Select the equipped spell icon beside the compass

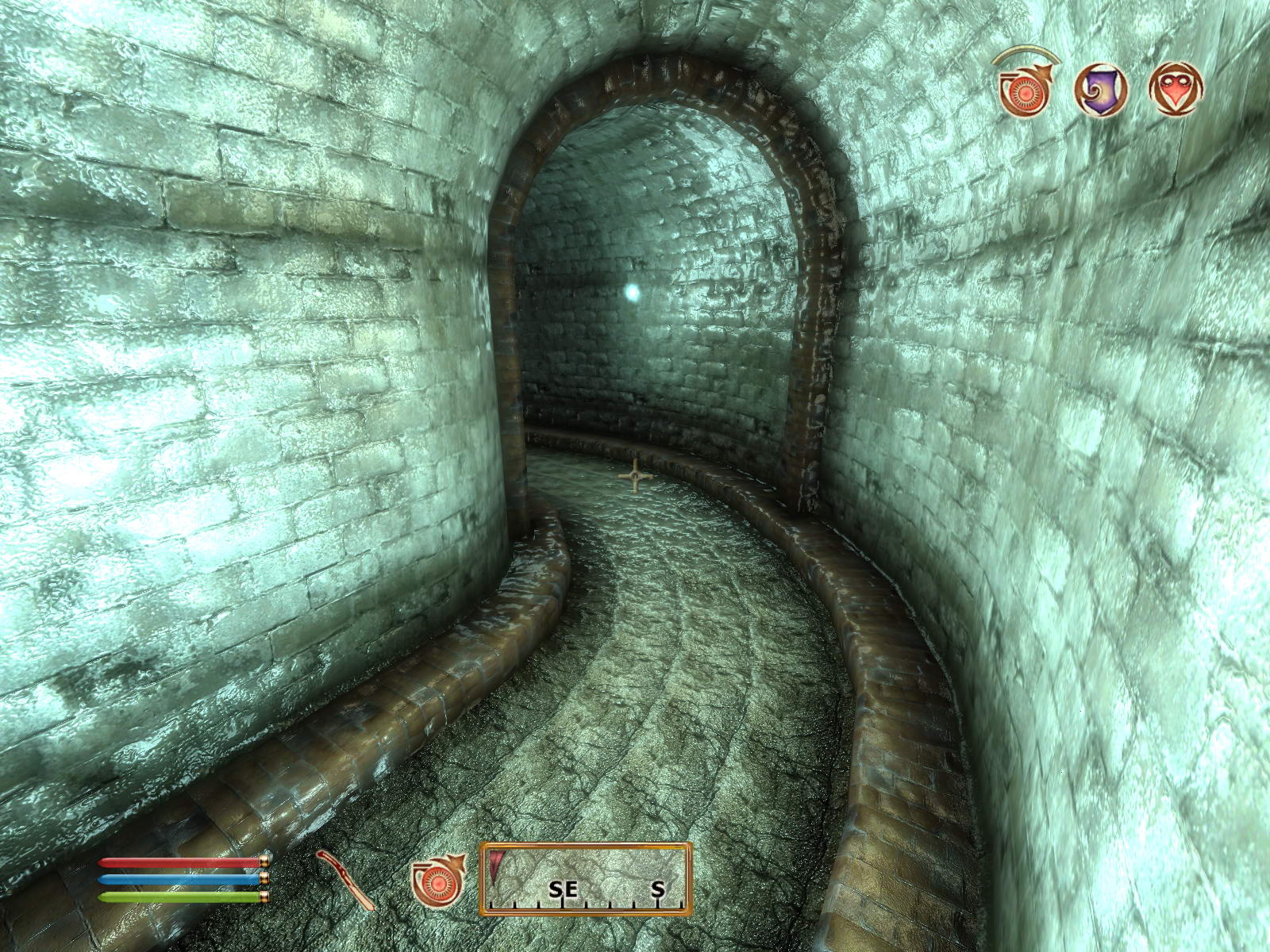click(437, 881)
